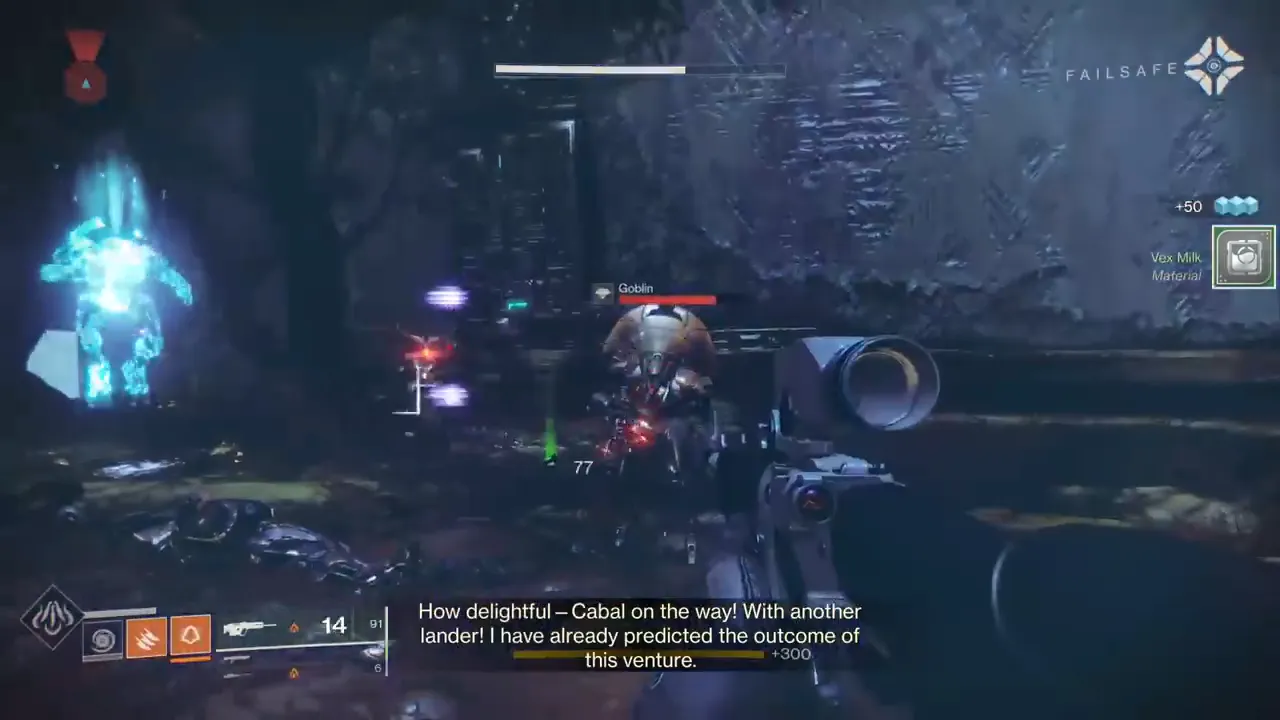Click the equipped scout rifle icon

248,627
